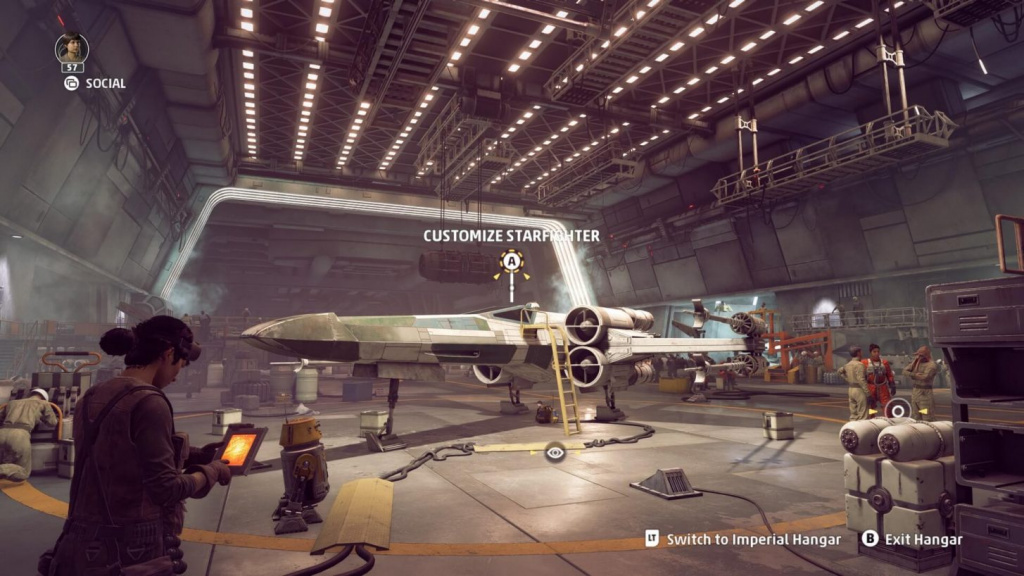This screenshot has width=1024, height=576.
Task: Open the Social menu
Action: click(x=95, y=84)
